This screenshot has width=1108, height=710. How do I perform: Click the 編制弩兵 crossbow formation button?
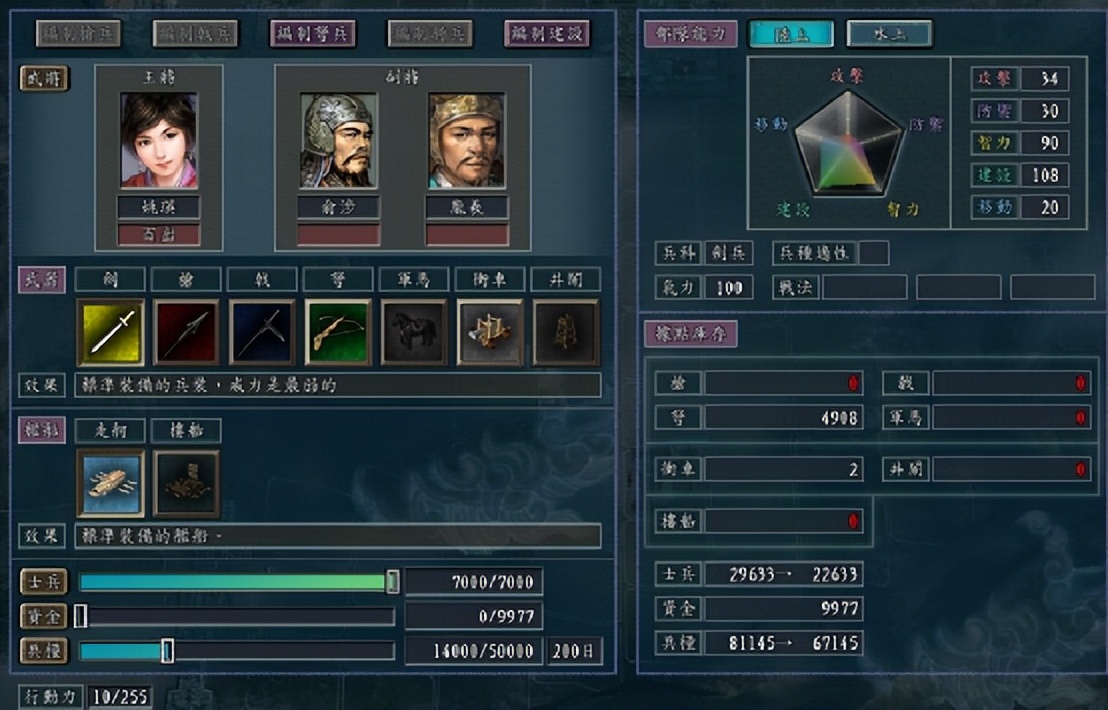(x=313, y=33)
